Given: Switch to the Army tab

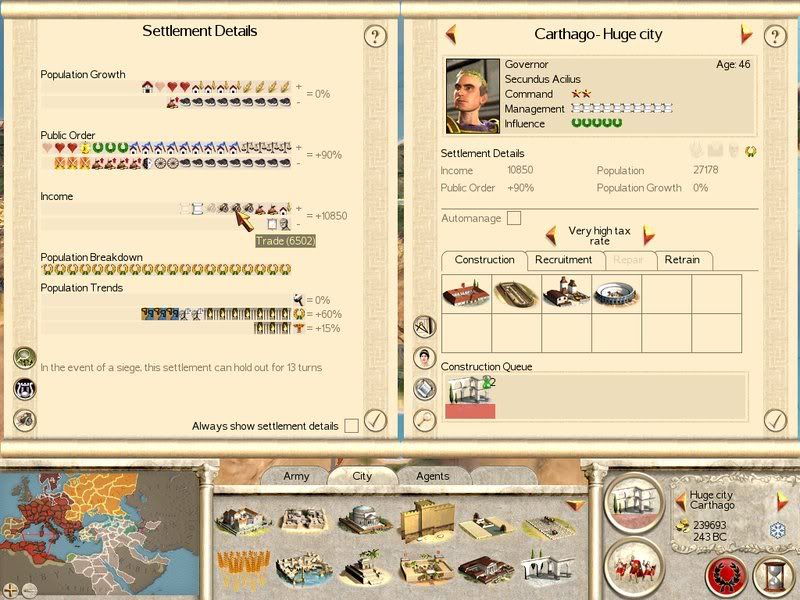Looking at the screenshot, I should [x=296, y=476].
